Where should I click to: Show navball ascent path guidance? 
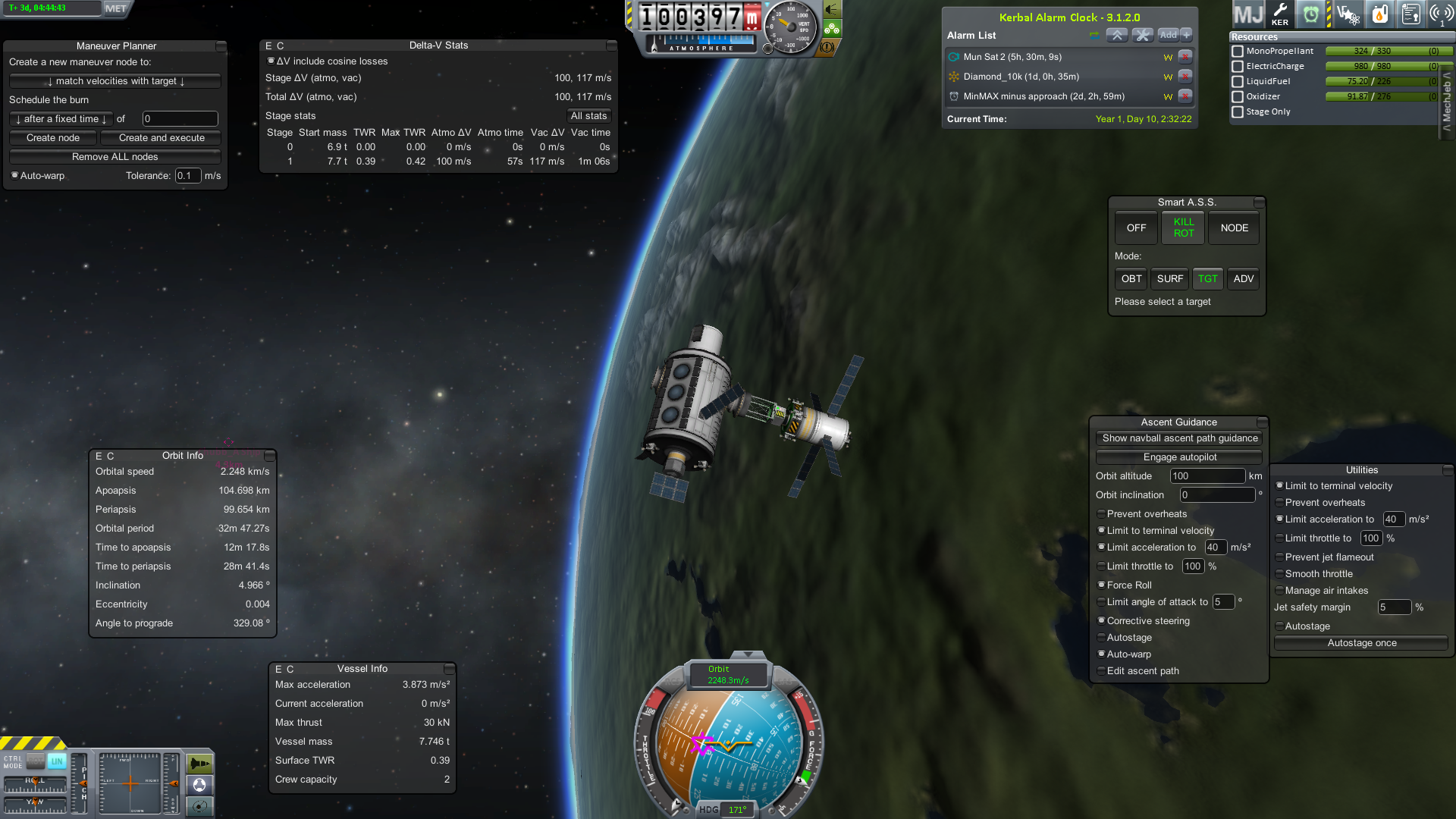(x=1179, y=438)
